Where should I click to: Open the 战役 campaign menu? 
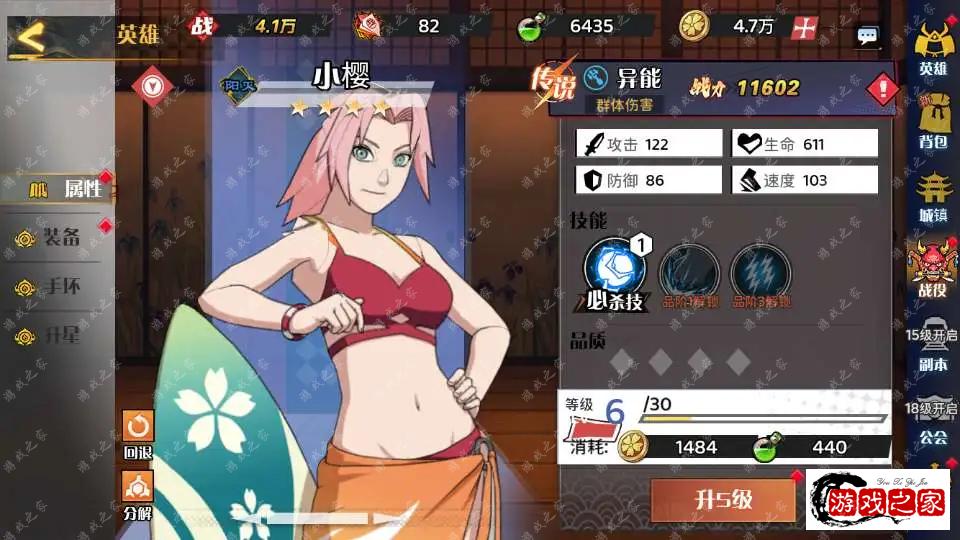(x=932, y=269)
